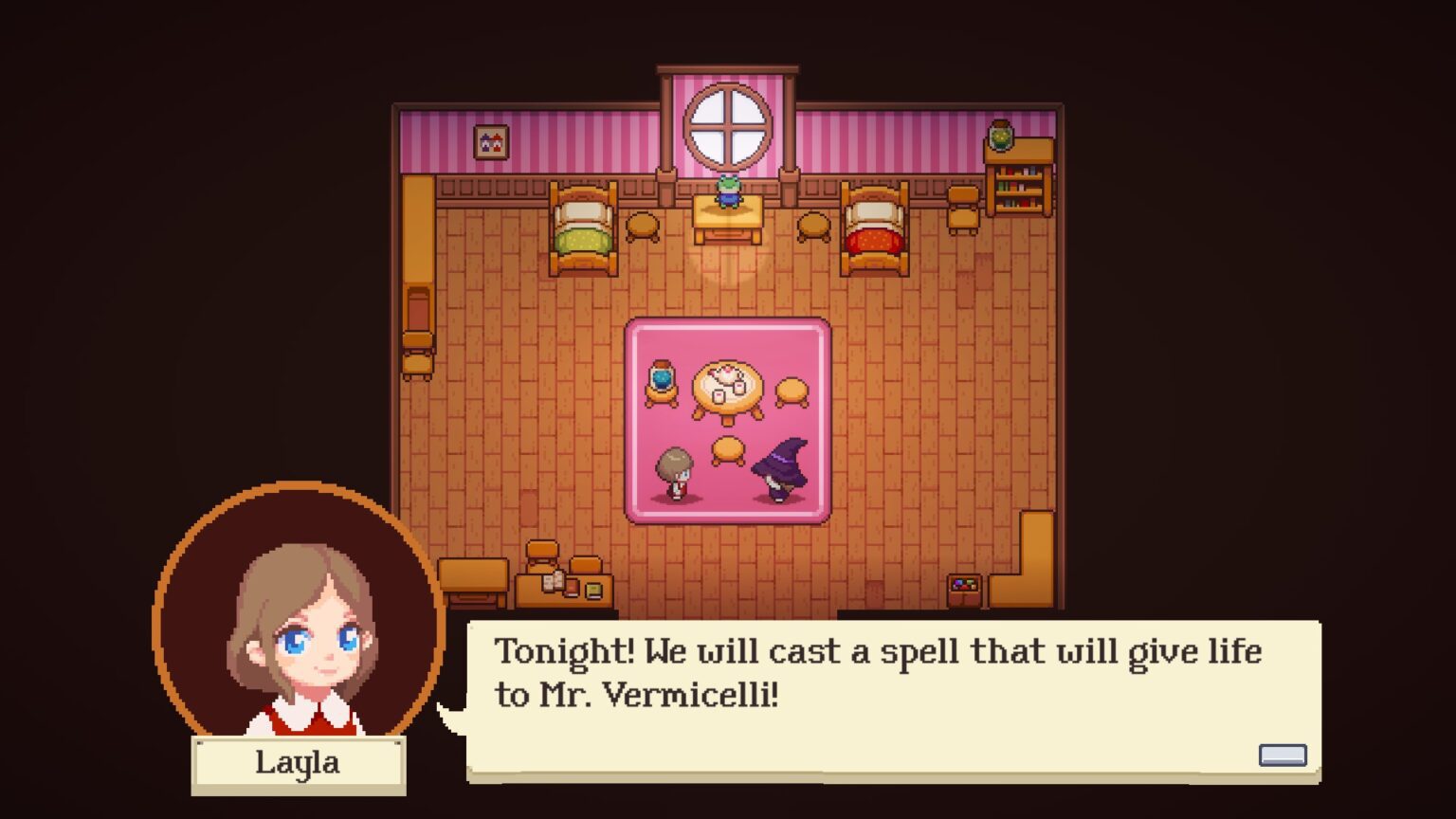Screen dimensions: 1456x819
Task: Click the Layla name plate
Action: click(297, 763)
